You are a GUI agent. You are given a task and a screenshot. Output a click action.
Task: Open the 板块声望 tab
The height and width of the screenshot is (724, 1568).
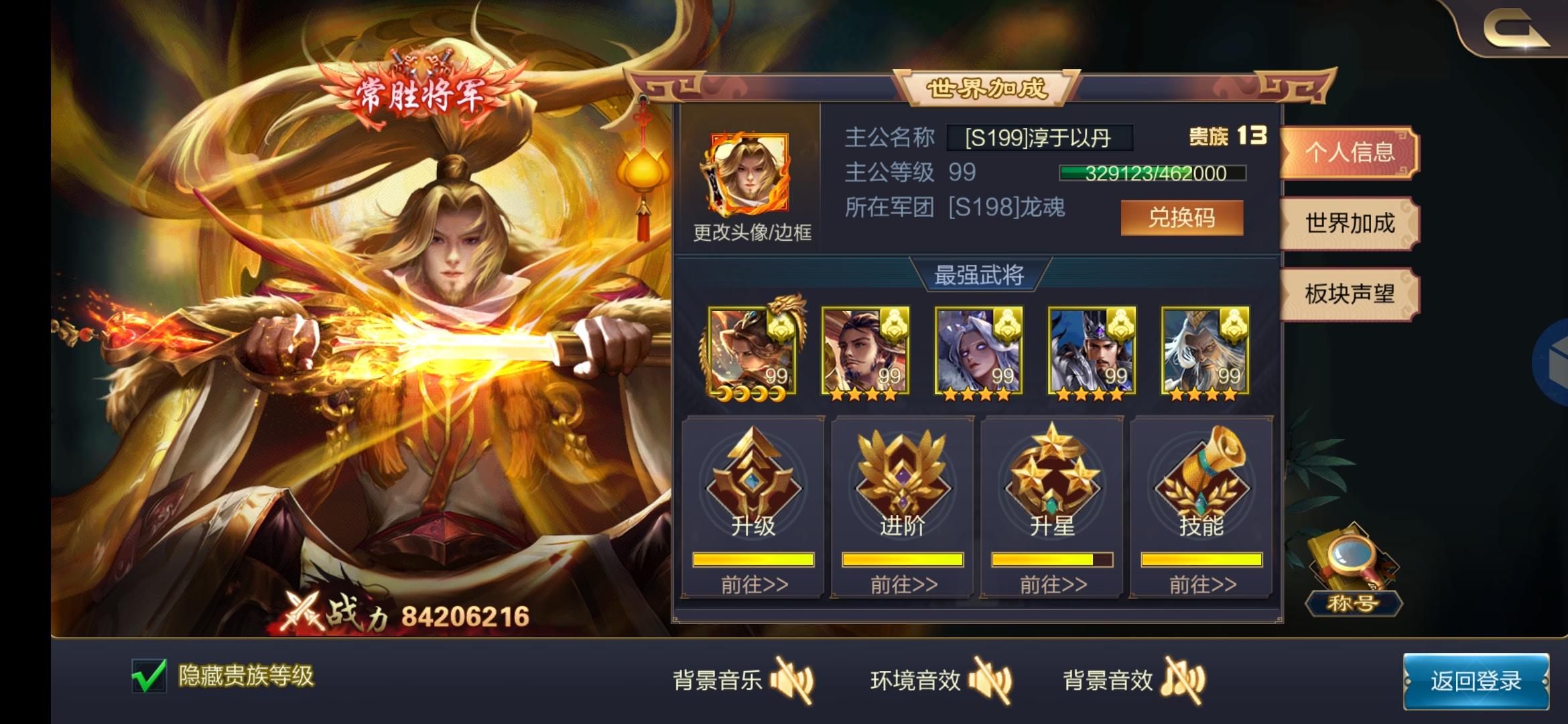(1348, 295)
